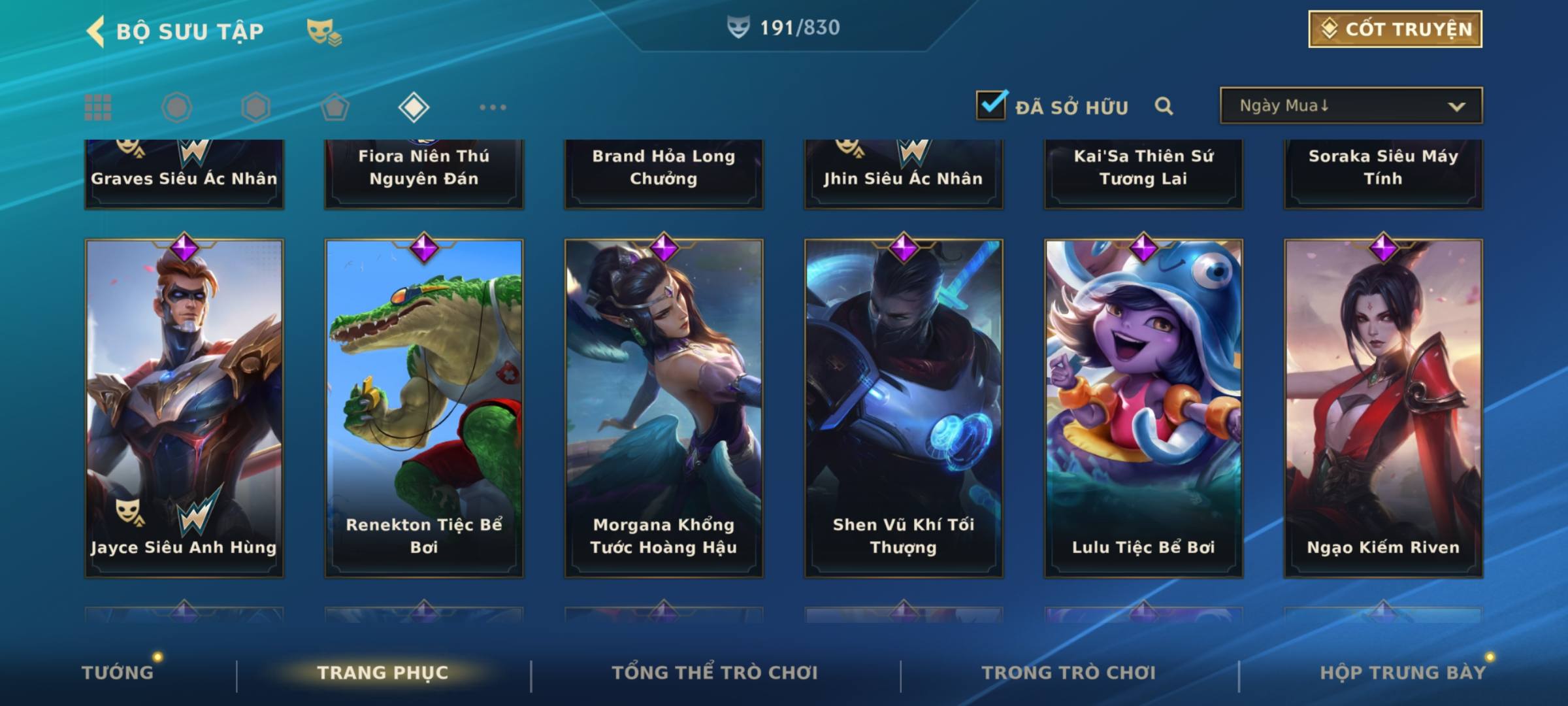Select the all-skins grid filter icon

point(98,107)
